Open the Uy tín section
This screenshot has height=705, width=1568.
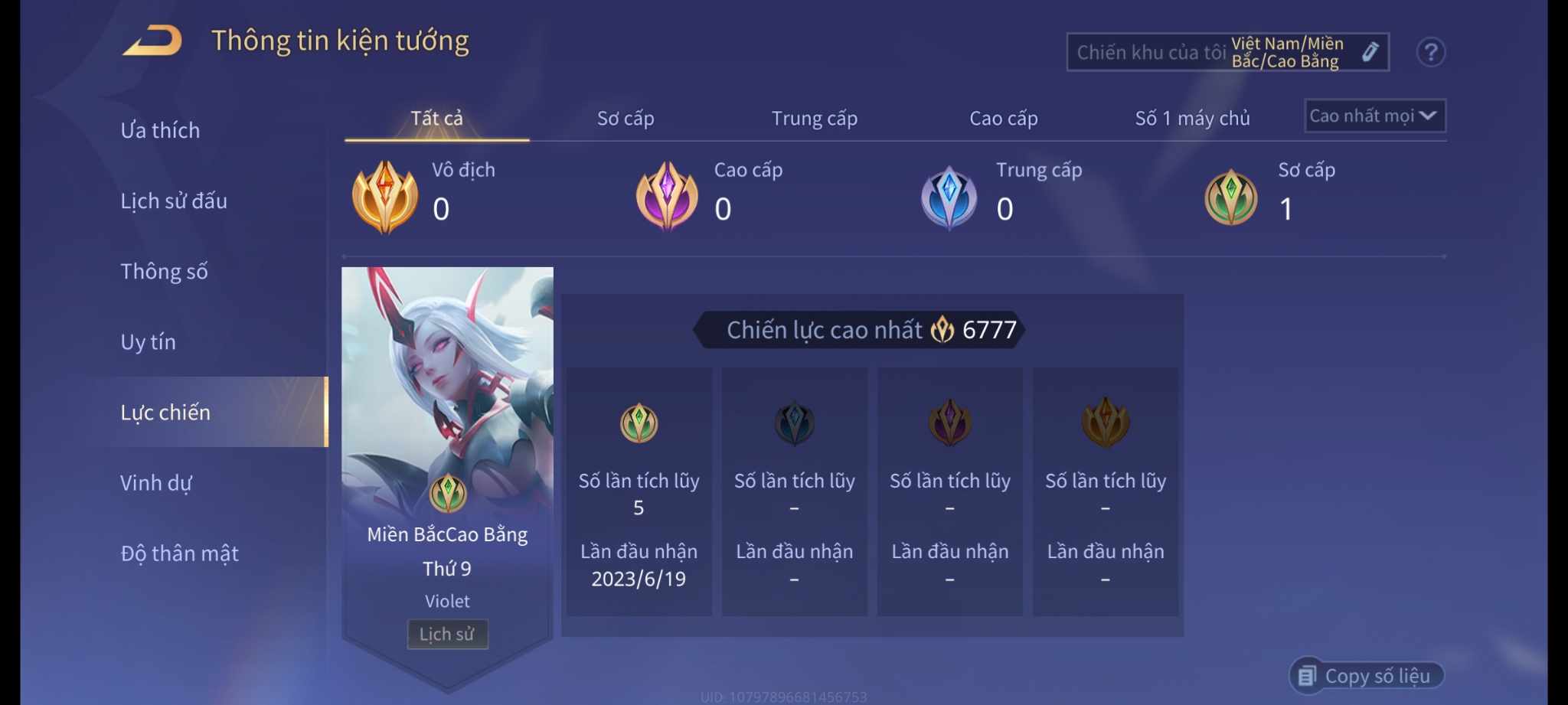coord(148,342)
